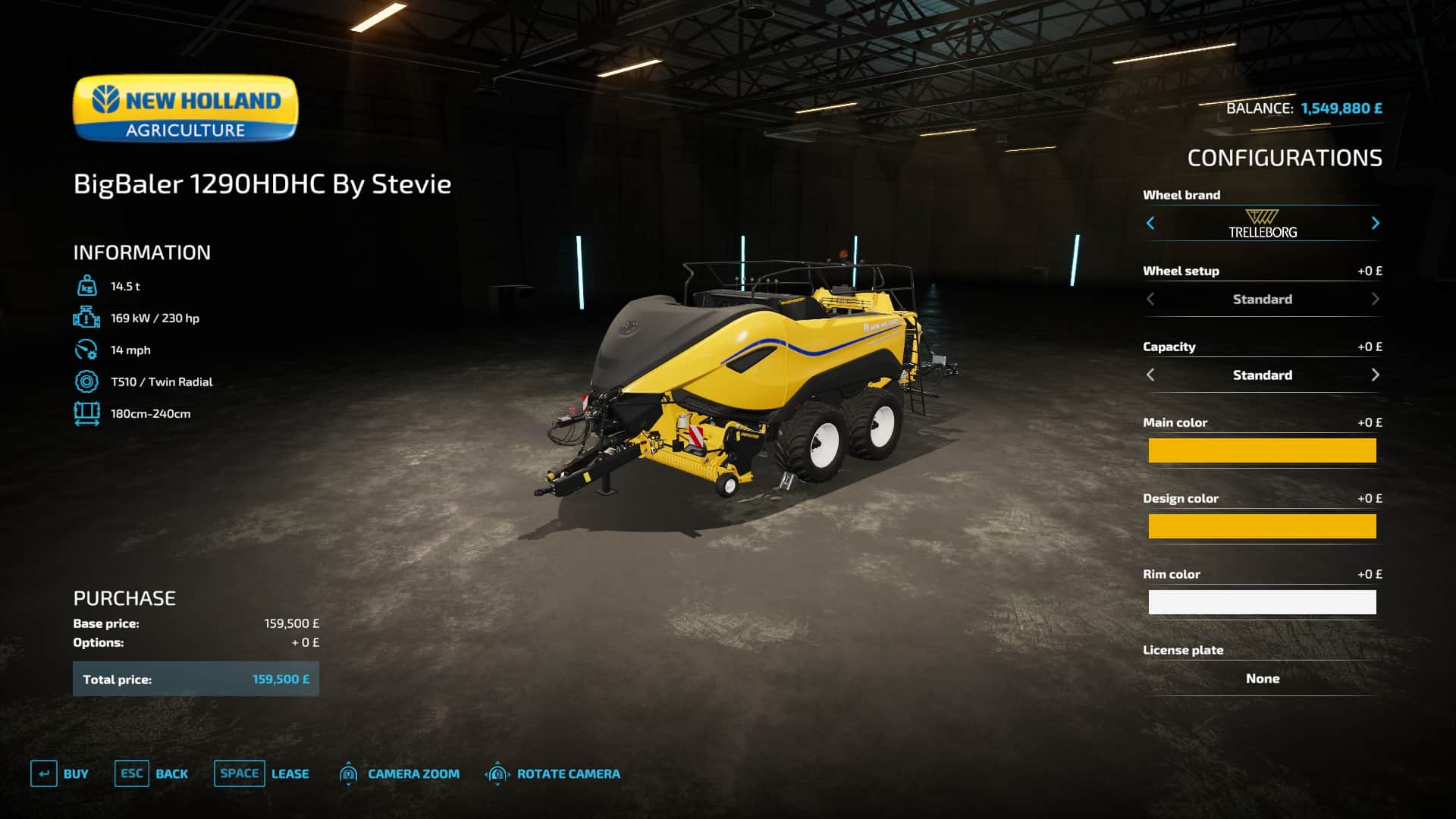Screen dimensions: 1456x819
Task: Open License plate configuration set to None
Action: (1262, 679)
